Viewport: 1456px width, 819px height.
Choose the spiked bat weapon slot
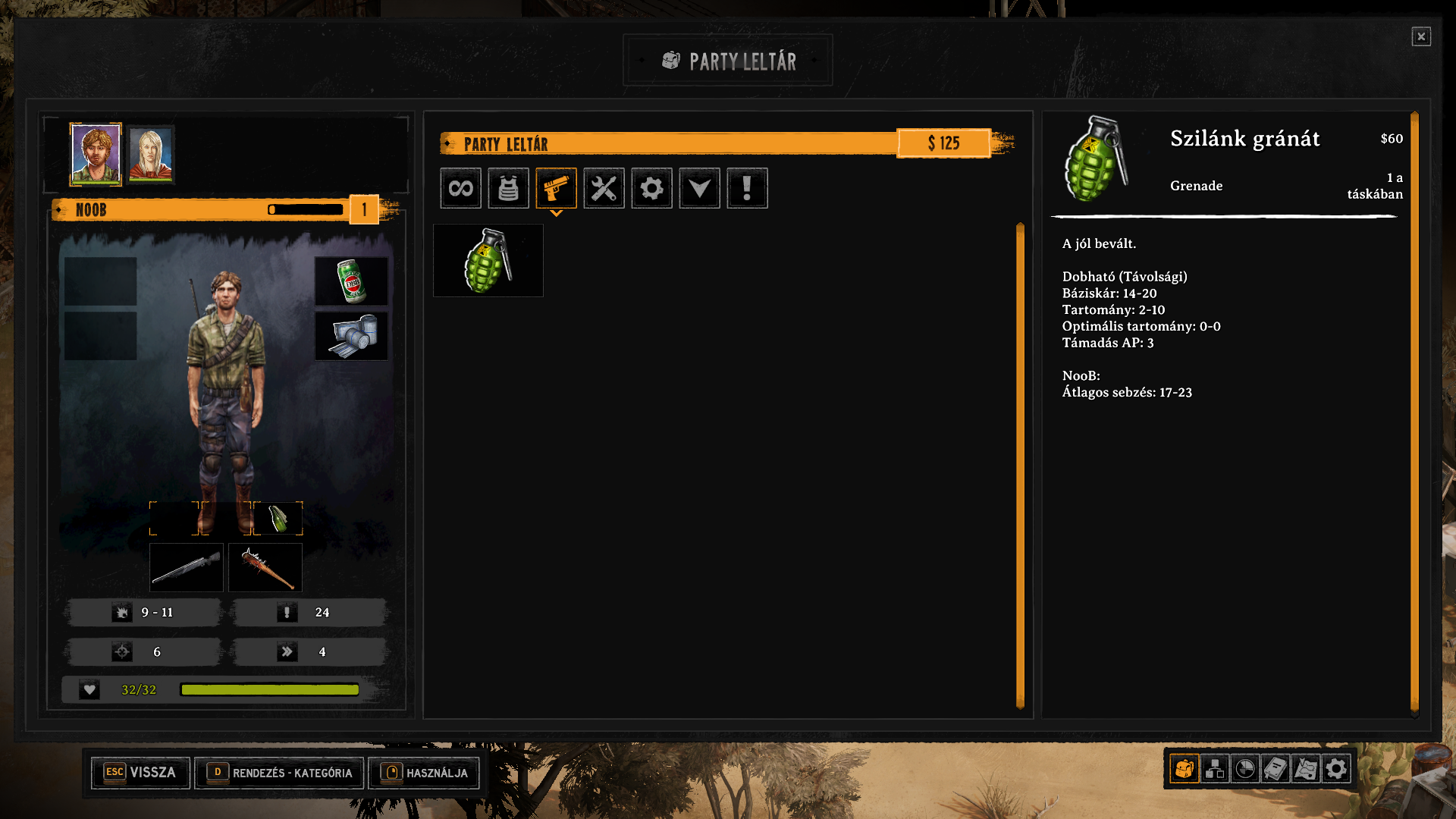pyautogui.click(x=265, y=567)
